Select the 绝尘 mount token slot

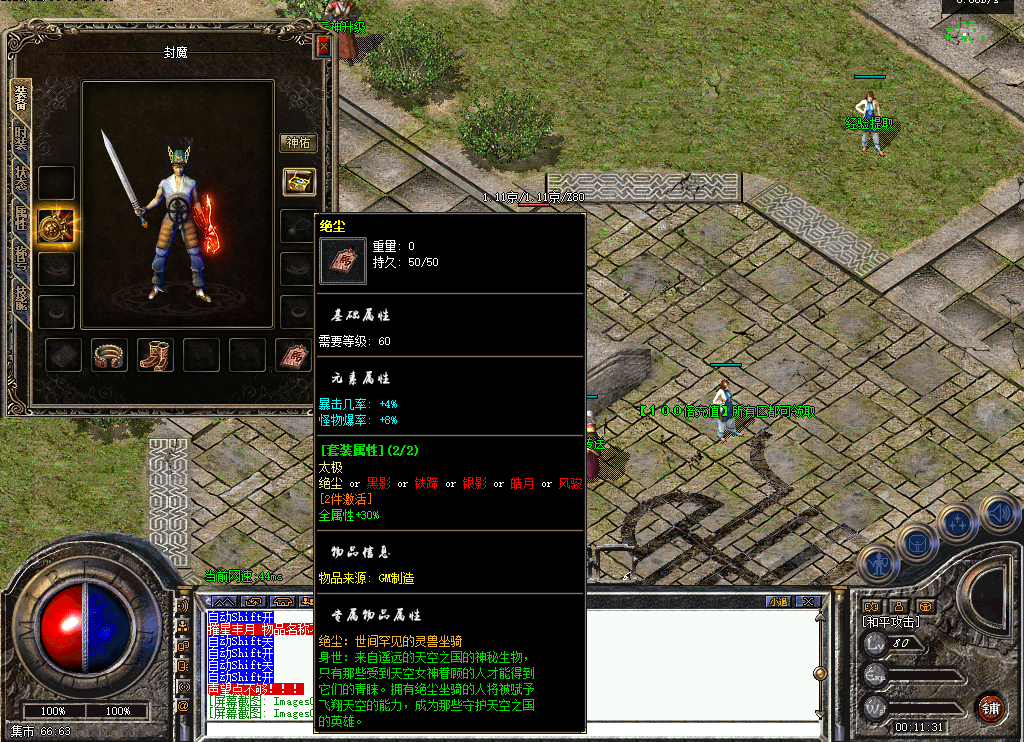[293, 355]
